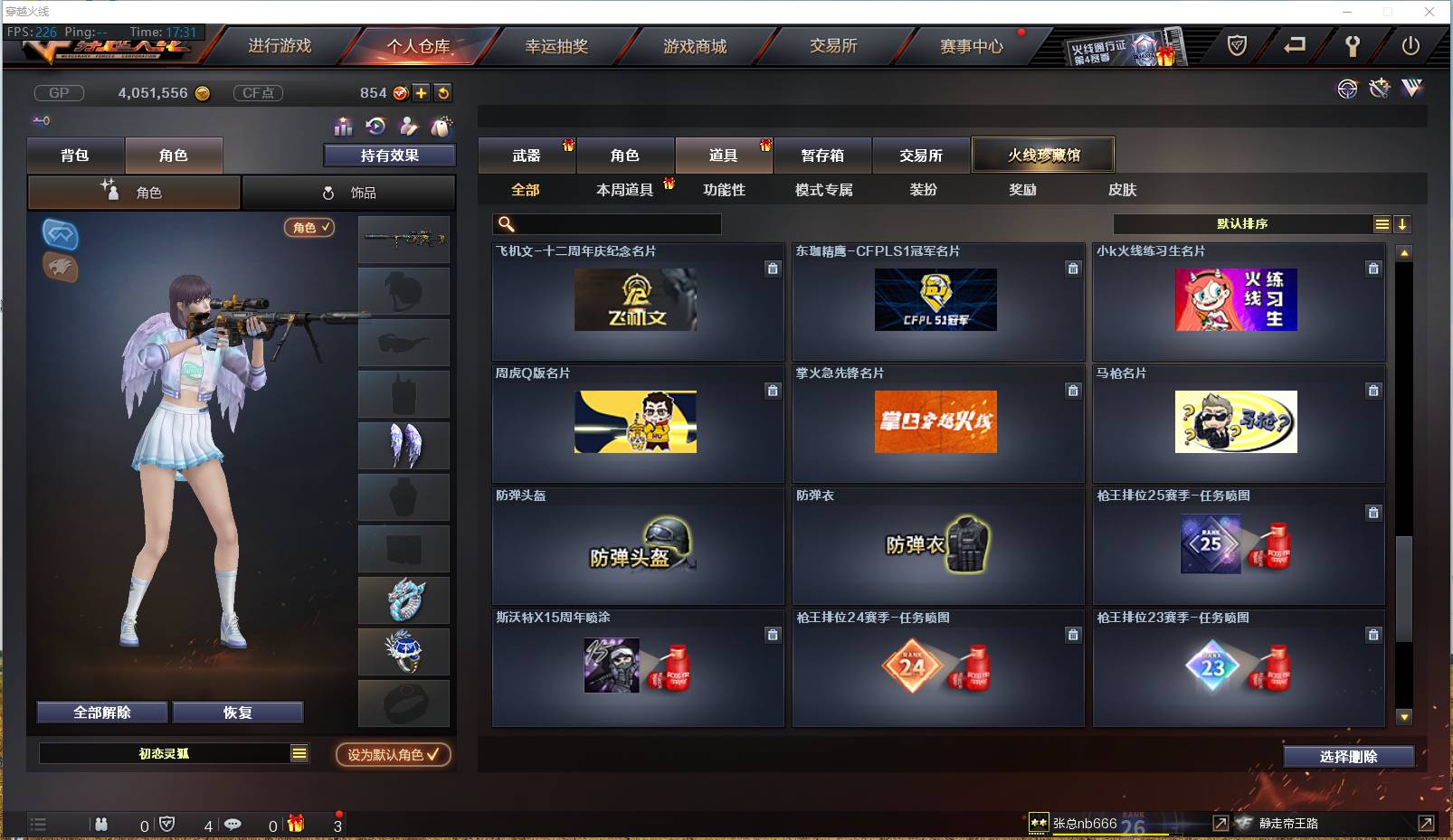1453x840 pixels.
Task: Click the 选择删除 button bottom-right
Action: point(1351,756)
